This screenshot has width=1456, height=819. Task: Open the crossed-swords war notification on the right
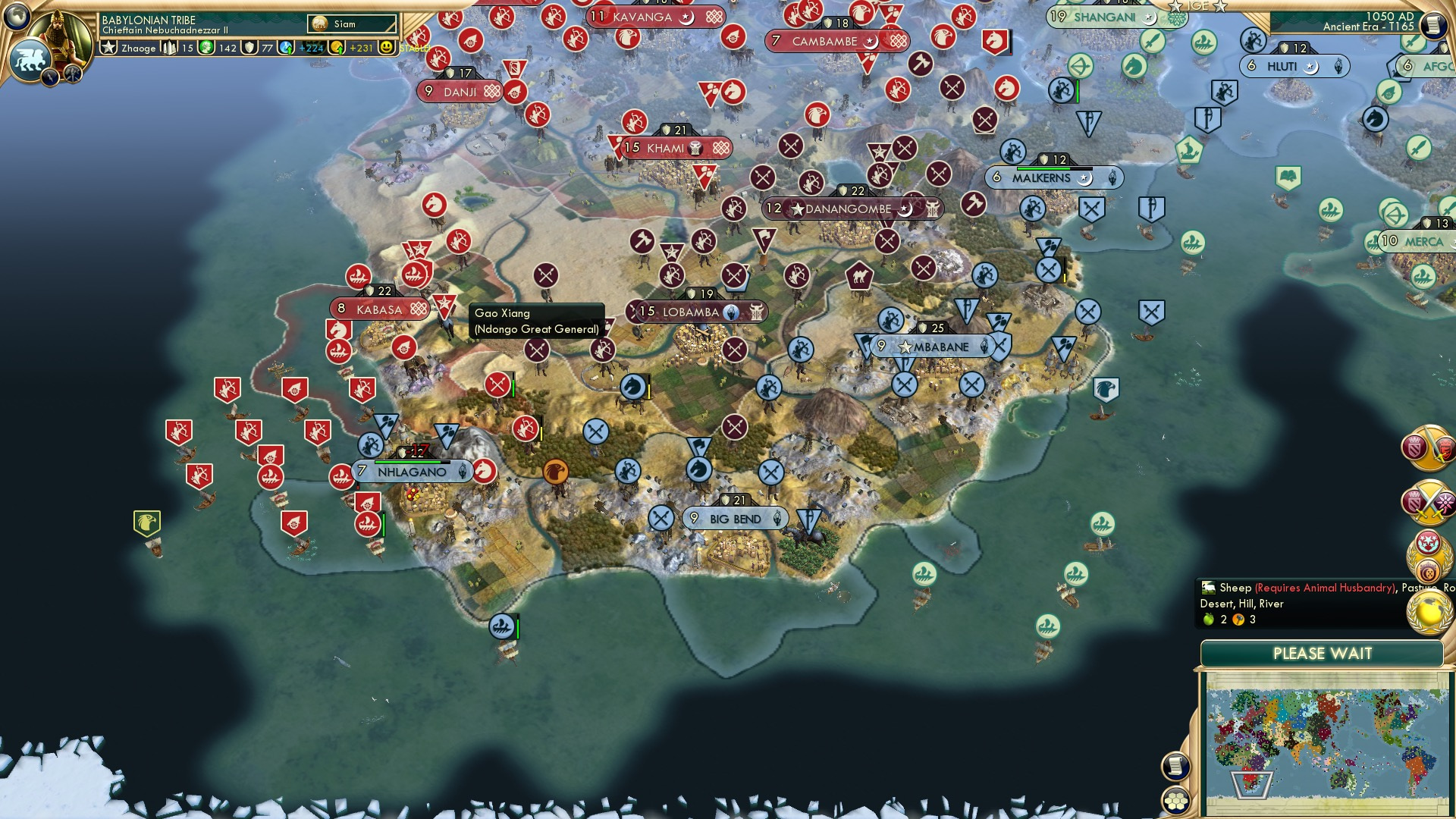[1427, 500]
